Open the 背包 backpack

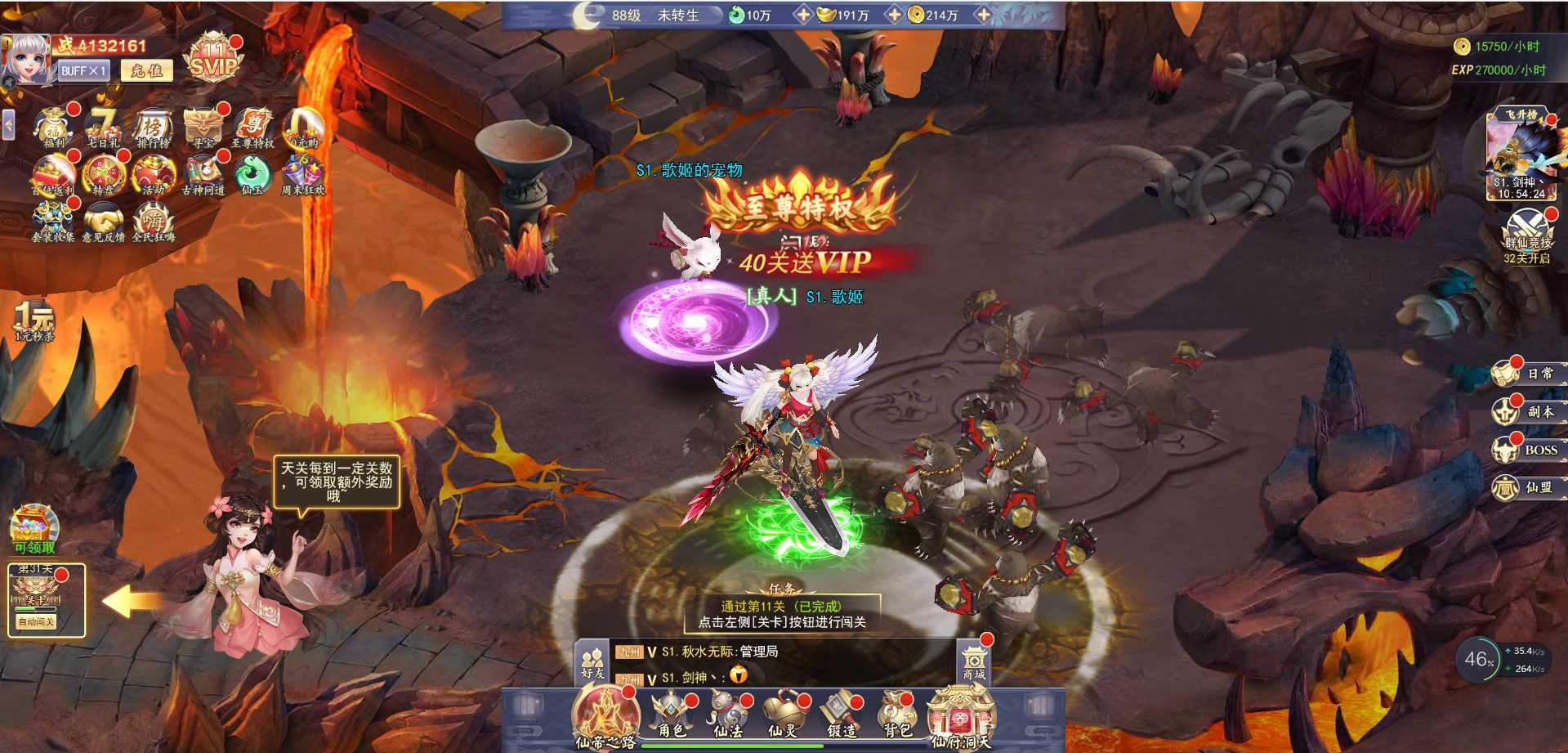point(897,714)
